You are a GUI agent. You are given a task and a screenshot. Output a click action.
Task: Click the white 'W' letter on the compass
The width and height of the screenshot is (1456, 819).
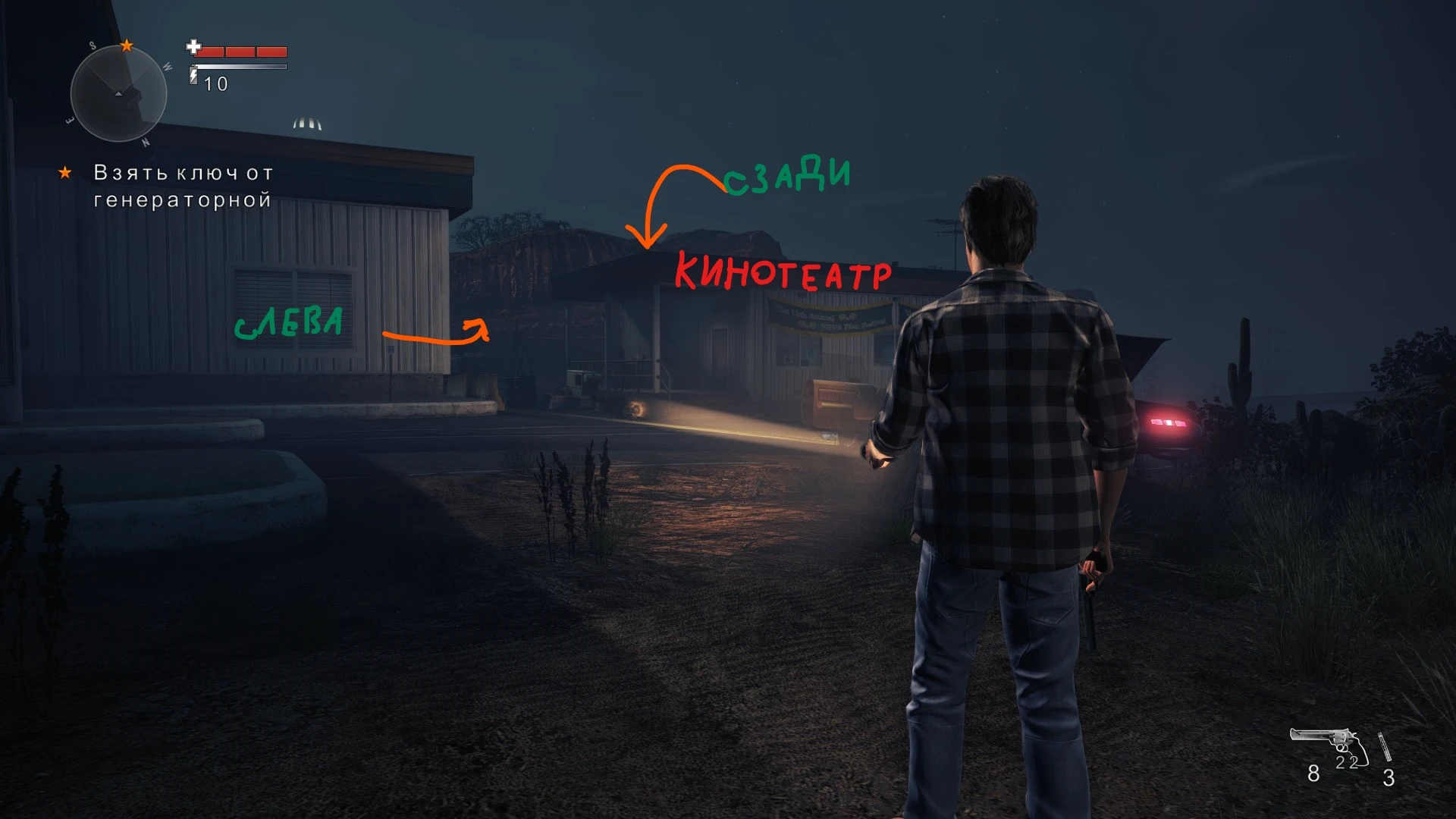(x=168, y=67)
